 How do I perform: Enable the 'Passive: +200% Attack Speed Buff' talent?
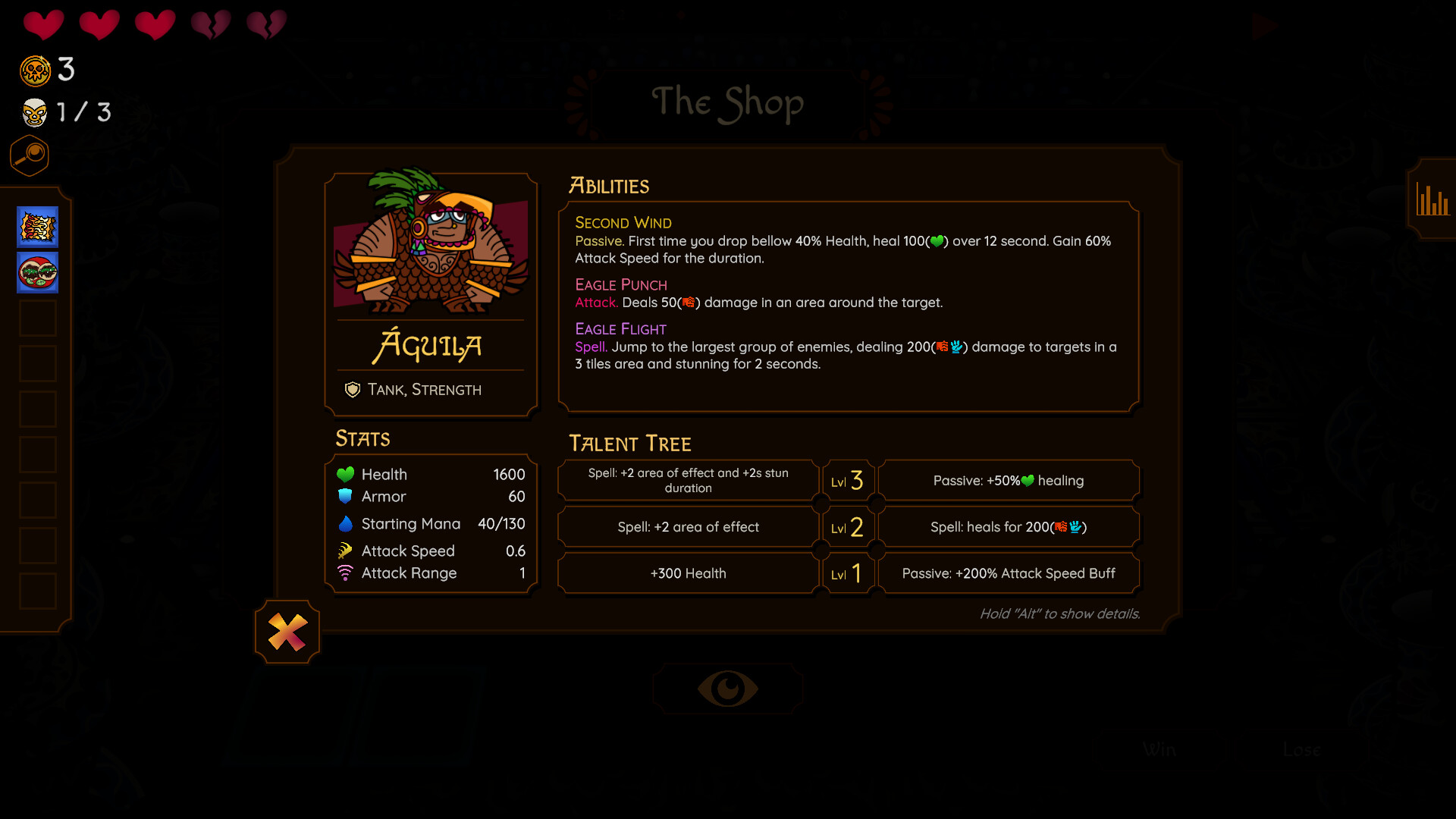tap(1009, 573)
